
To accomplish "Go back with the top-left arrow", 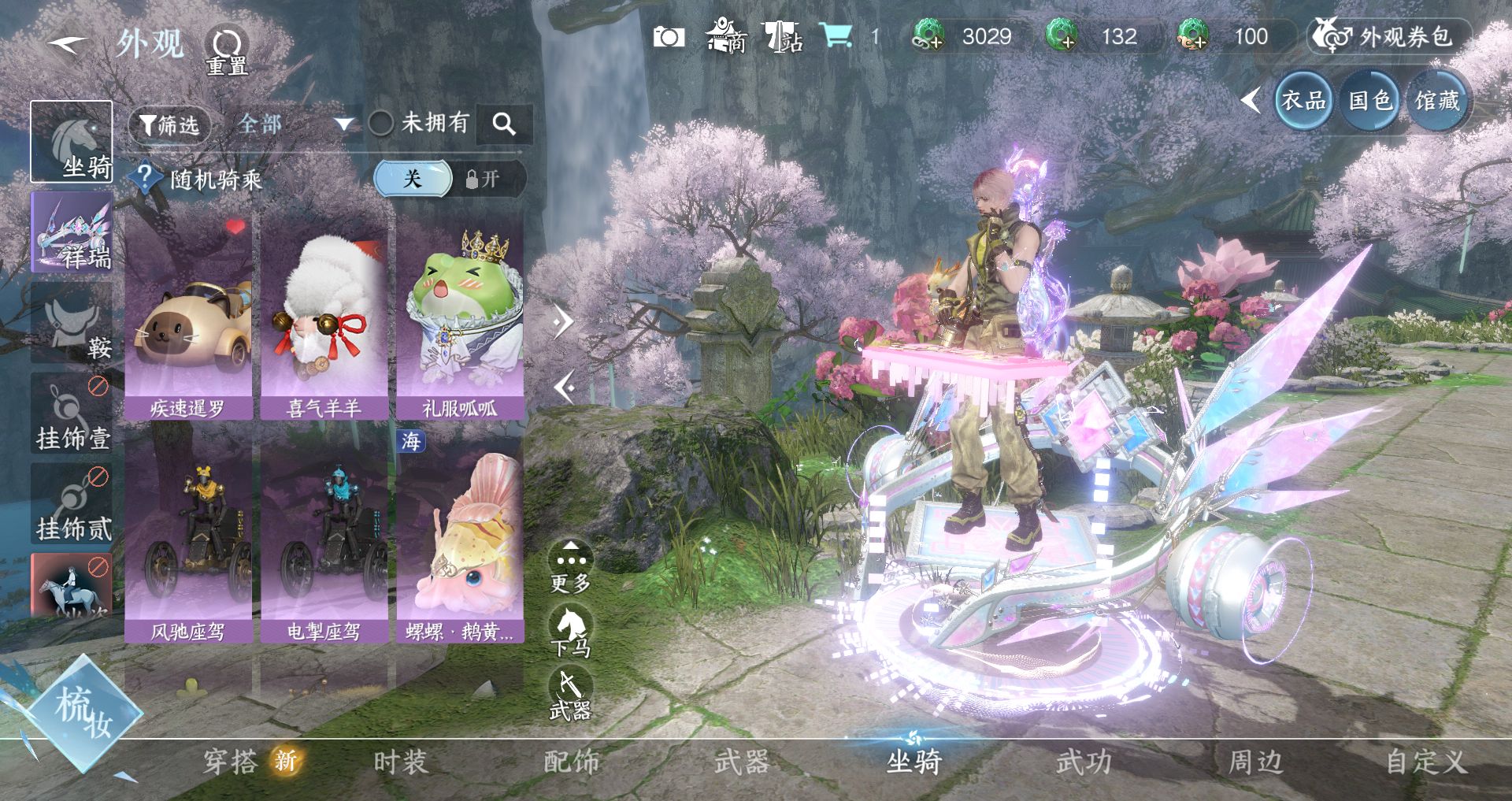I will tap(67, 44).
